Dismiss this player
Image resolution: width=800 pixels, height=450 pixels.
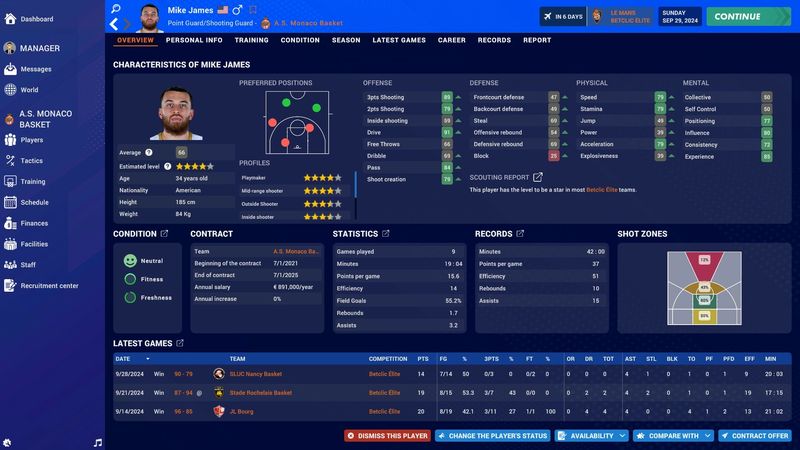[x=387, y=436]
